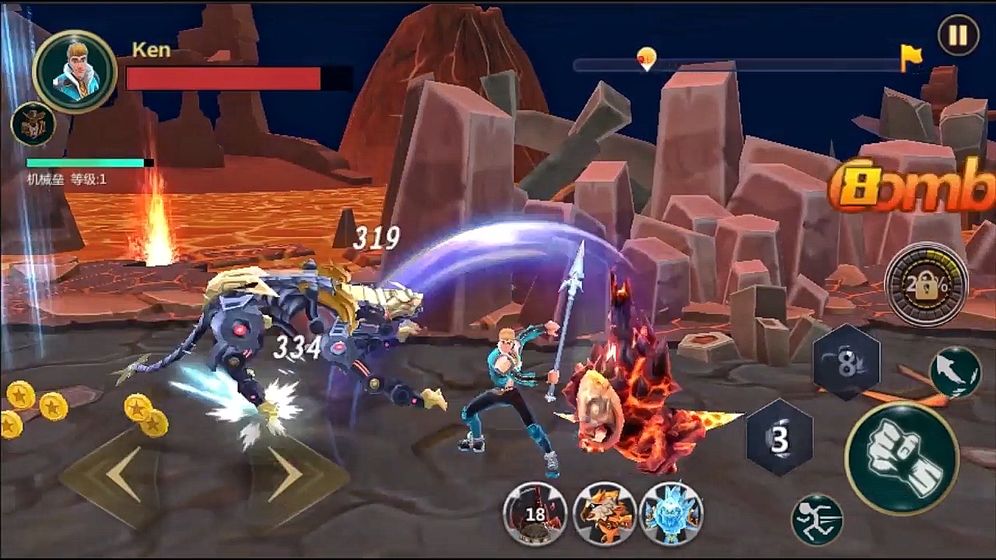Tap the locked padlock ultimate gauge
Image resolution: width=996 pixels, height=560 pixels.
(x=926, y=284)
